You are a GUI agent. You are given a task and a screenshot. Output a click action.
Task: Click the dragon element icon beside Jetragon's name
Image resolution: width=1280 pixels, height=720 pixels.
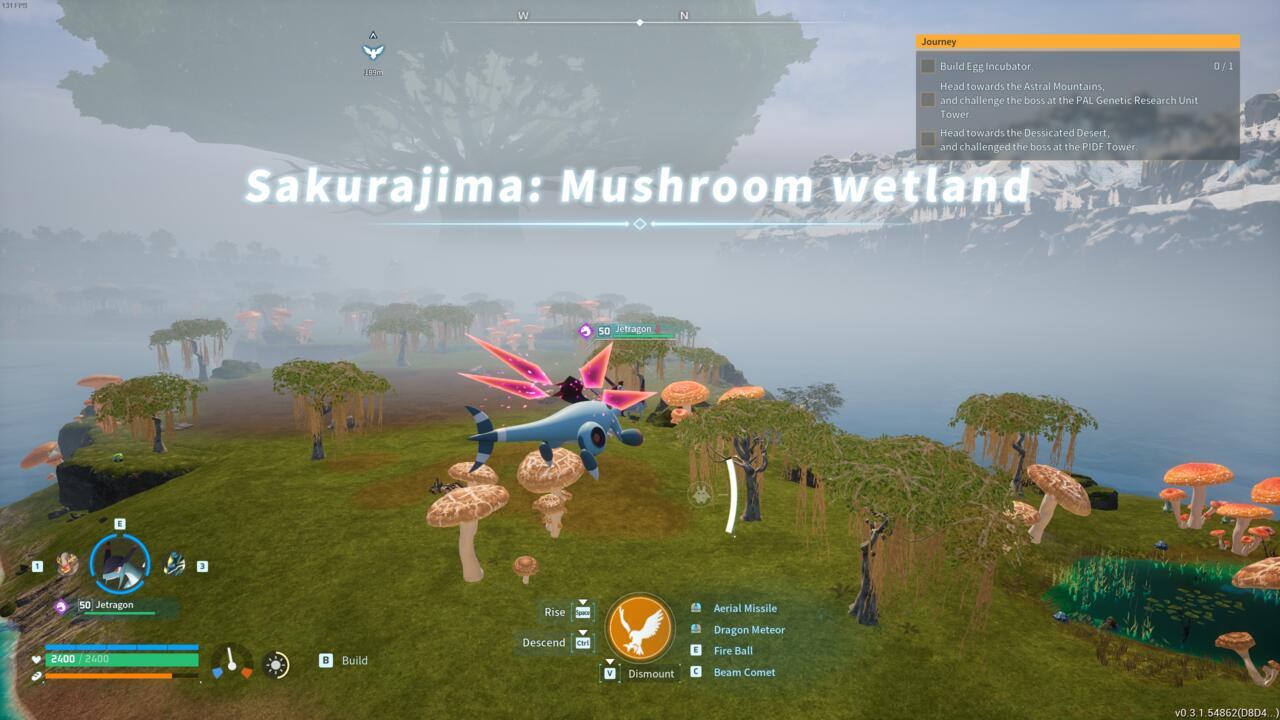pos(63,605)
